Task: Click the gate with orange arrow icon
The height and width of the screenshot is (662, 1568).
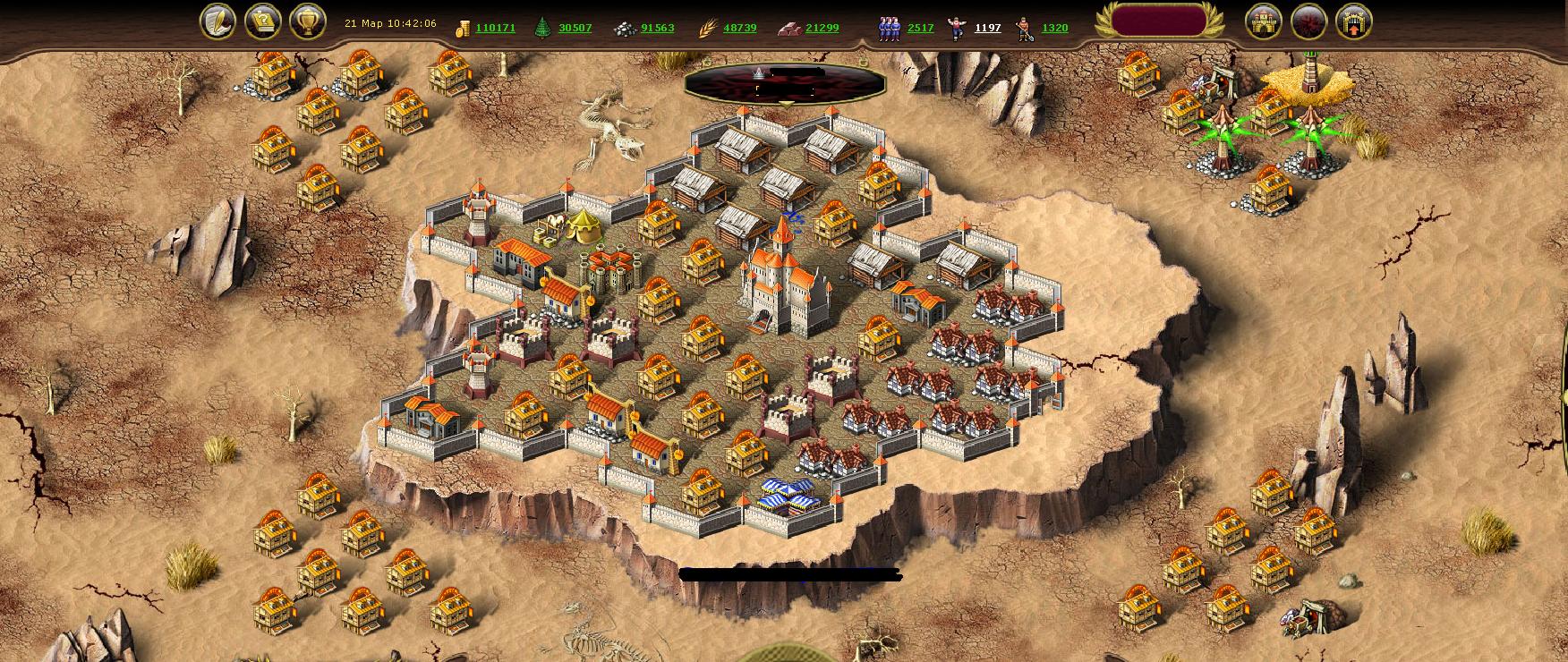Action: [x=1353, y=21]
